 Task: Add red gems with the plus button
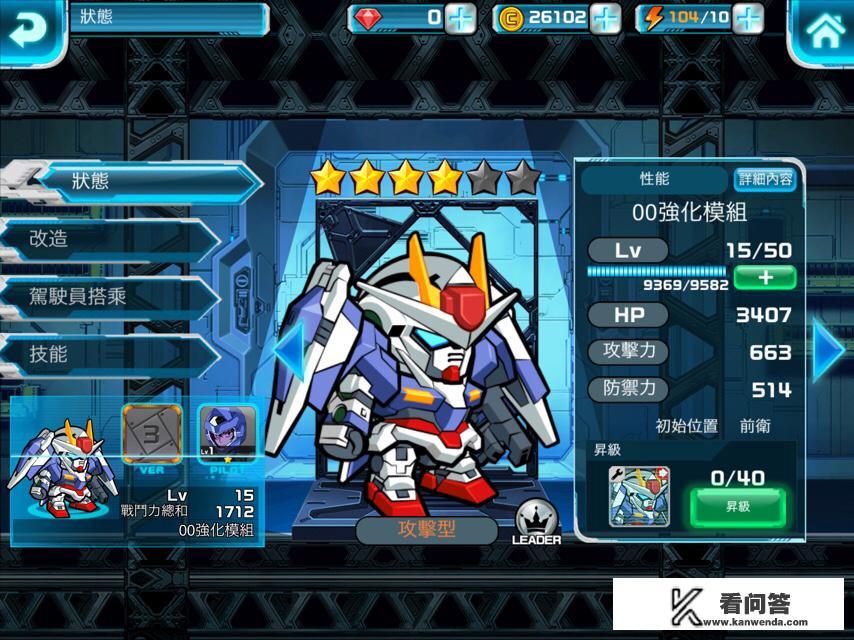tap(460, 17)
